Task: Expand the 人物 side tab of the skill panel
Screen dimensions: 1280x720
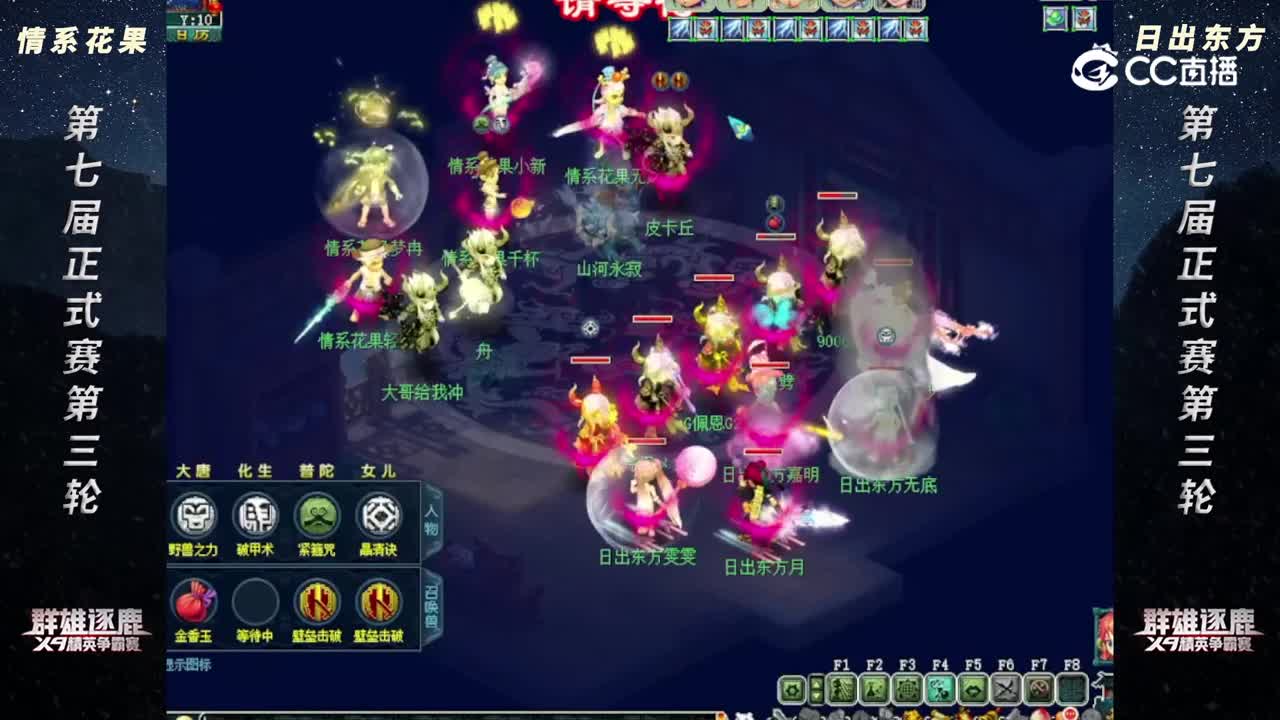Action: point(428,519)
